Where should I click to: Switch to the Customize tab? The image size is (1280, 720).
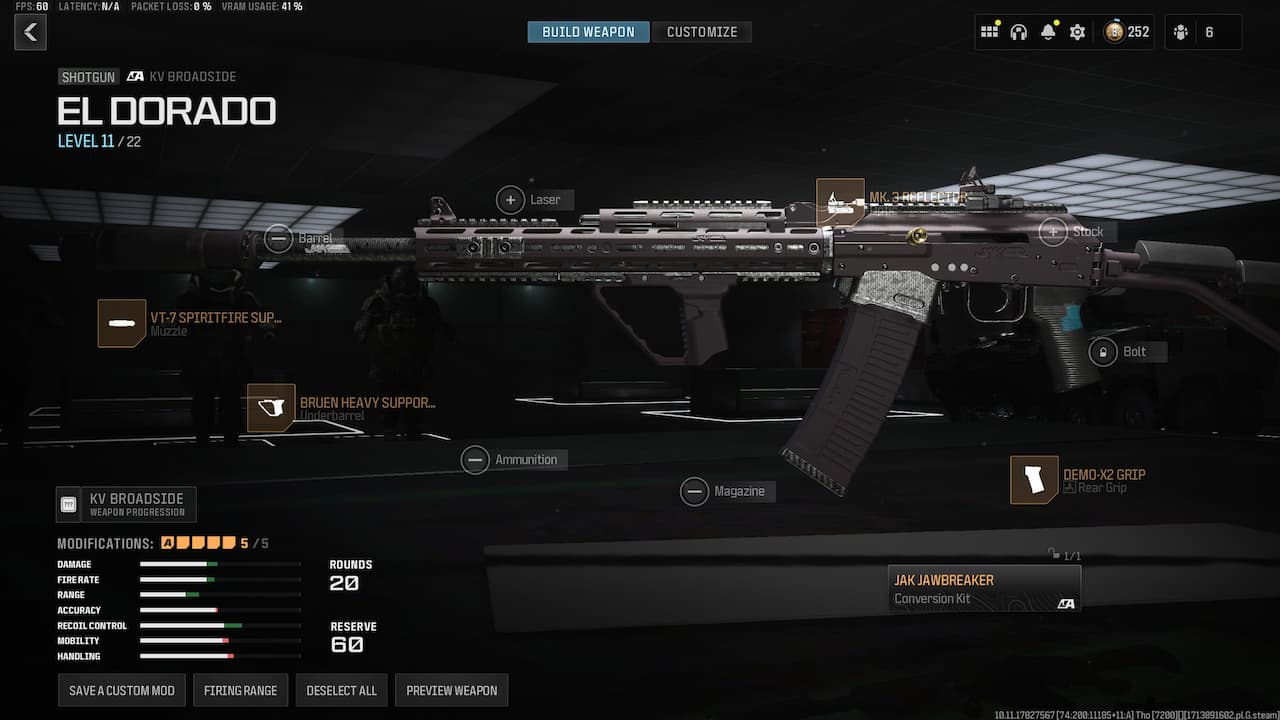tap(702, 31)
